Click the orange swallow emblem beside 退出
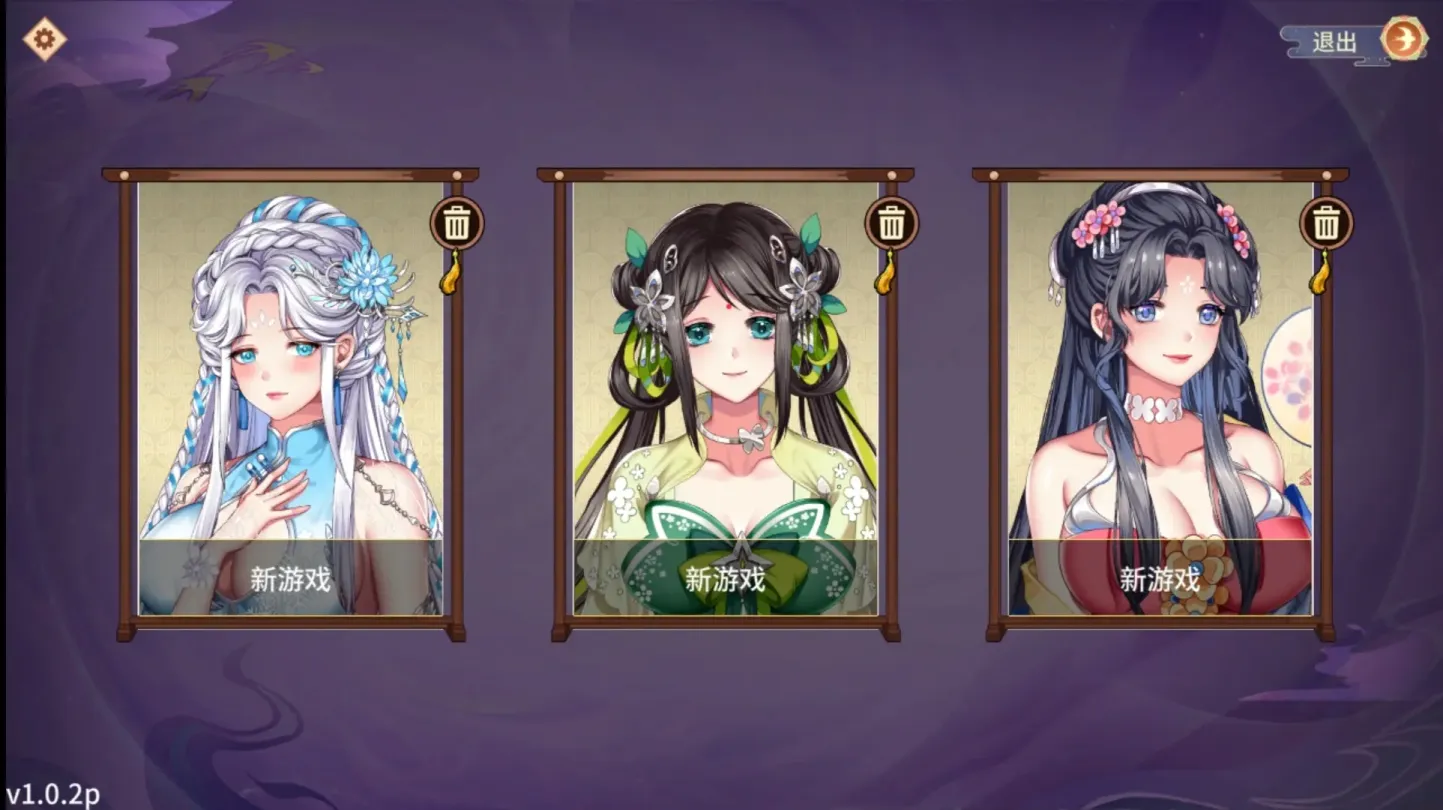This screenshot has width=1443, height=810. [1404, 40]
